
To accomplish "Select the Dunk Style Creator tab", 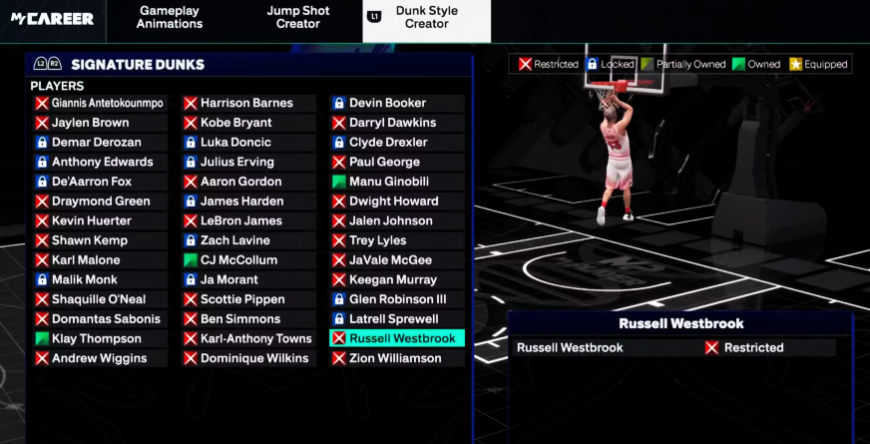I will click(427, 17).
